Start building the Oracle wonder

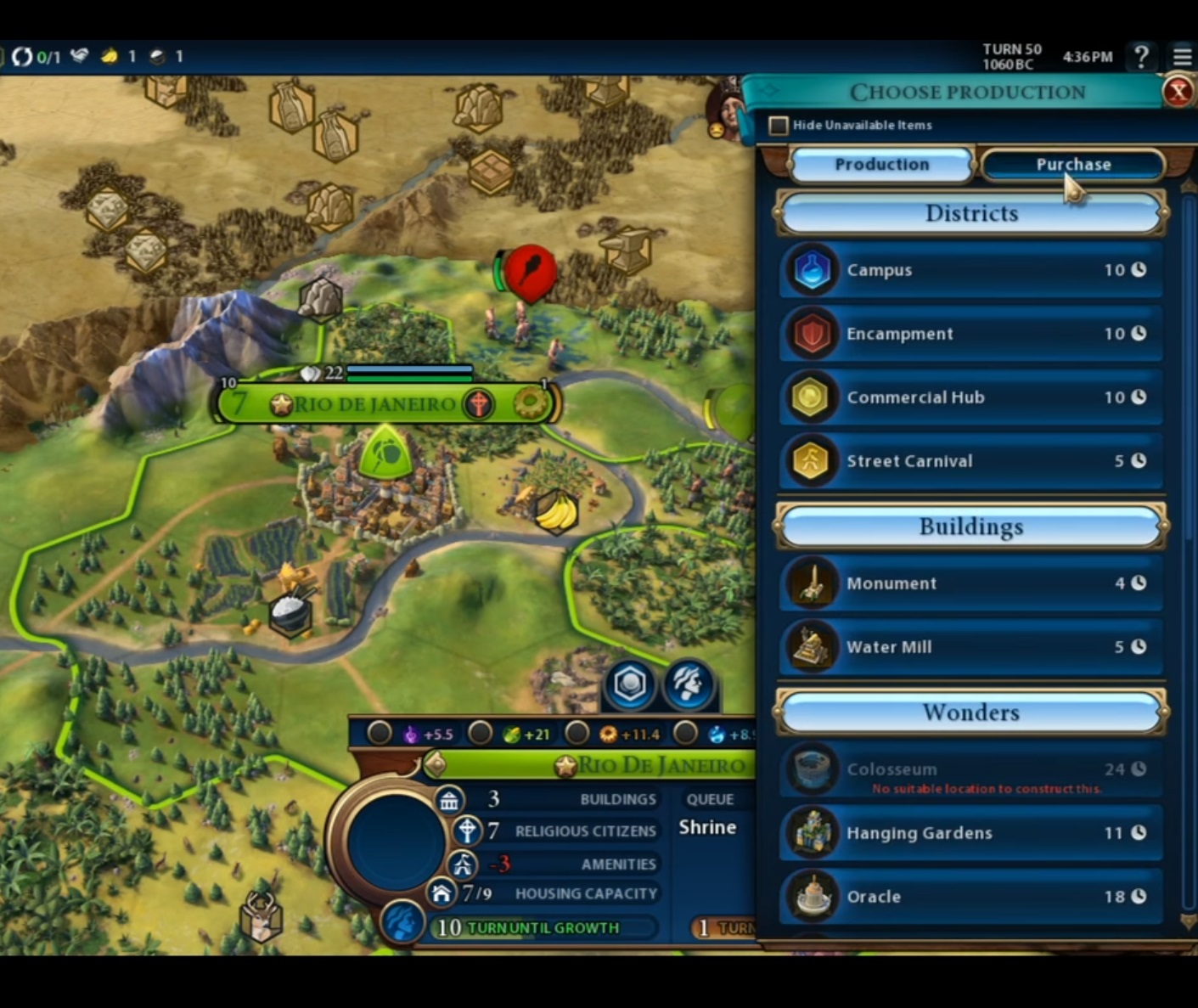[x=970, y=897]
